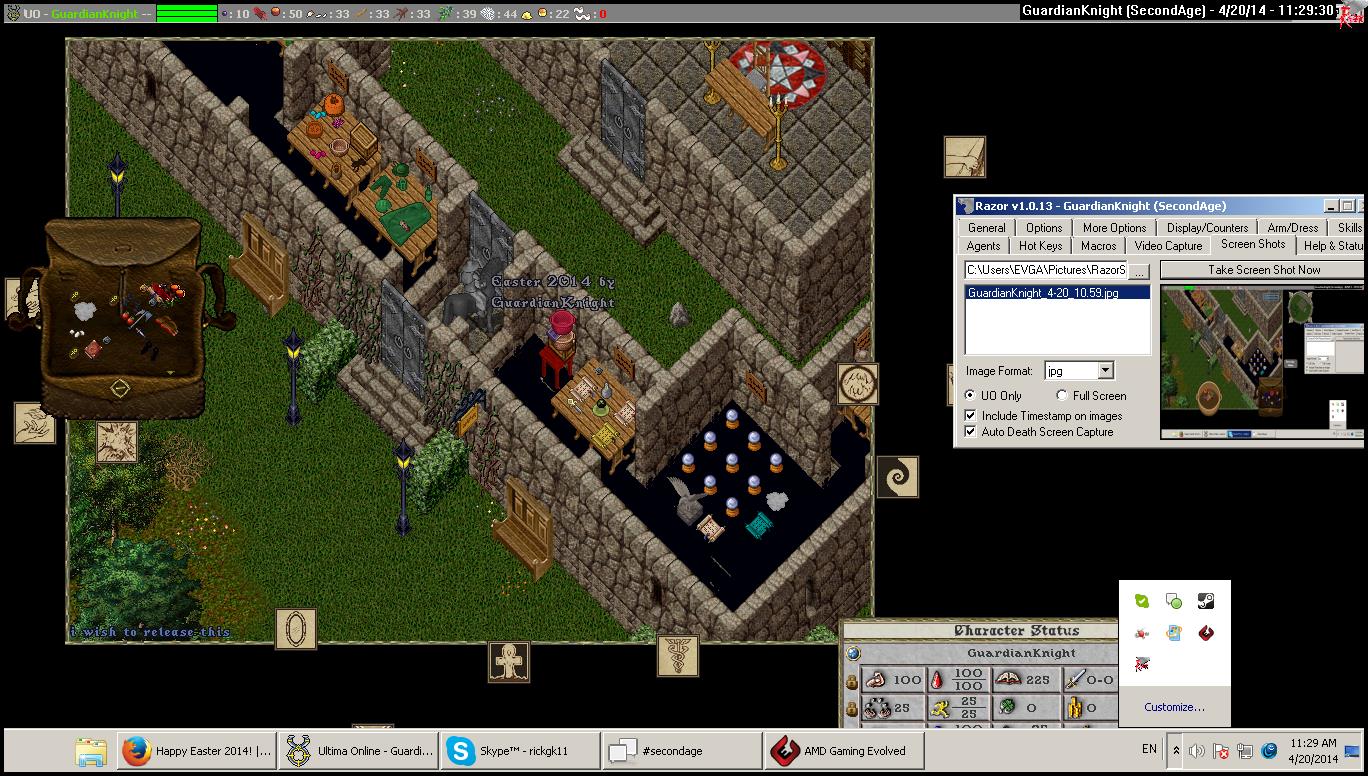Click the screenshot folder browse button
This screenshot has width=1368, height=776.
pos(1140,271)
